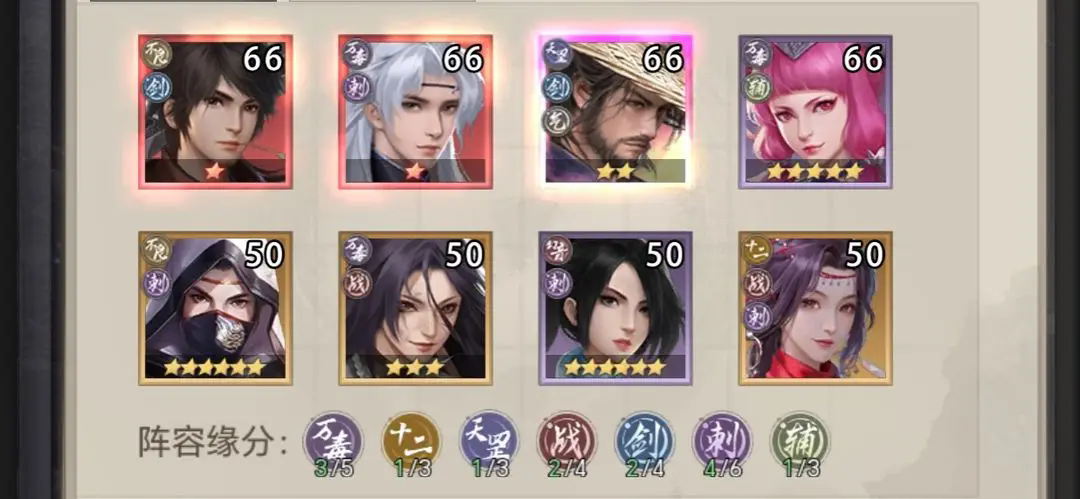Show the 万毒 faction bond details
The image size is (1080, 499).
(333, 440)
